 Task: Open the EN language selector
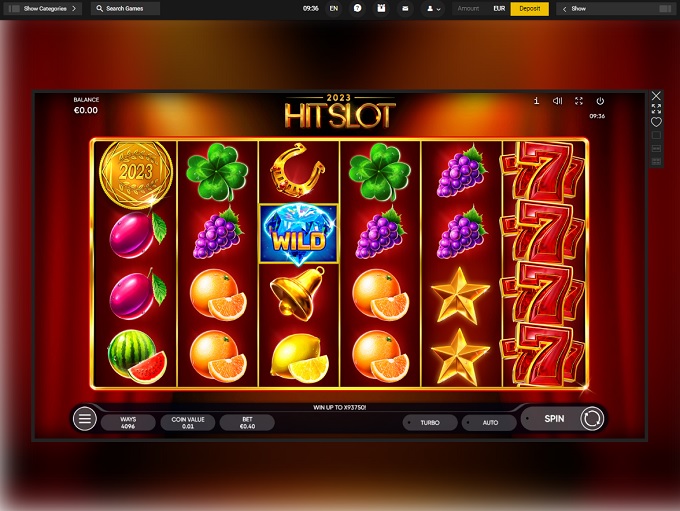(x=333, y=8)
